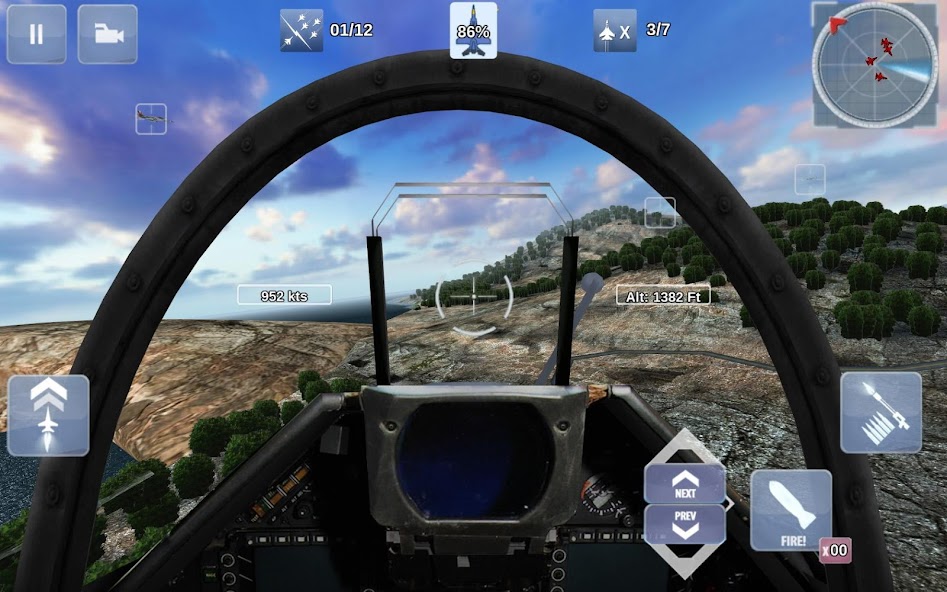Select the NEXT weapon

pos(685,485)
